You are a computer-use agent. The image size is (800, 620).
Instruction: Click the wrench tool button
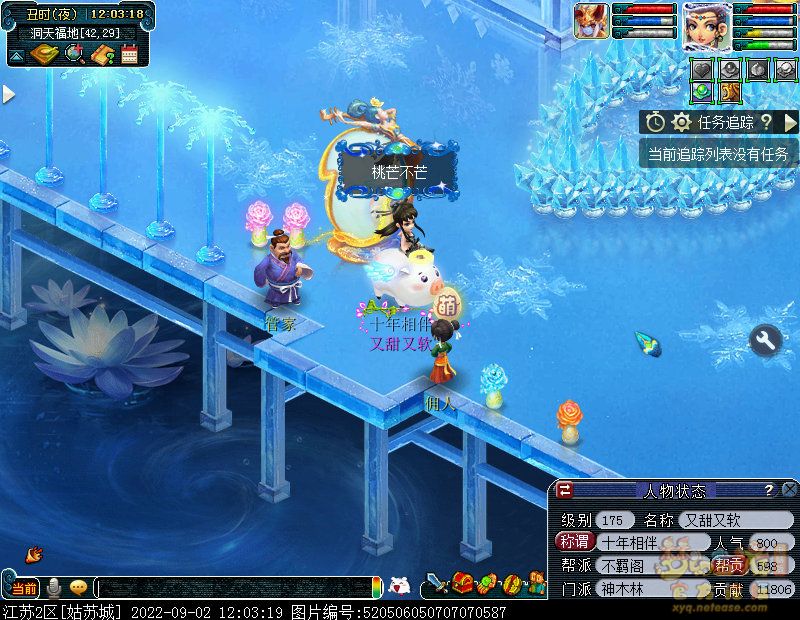(x=766, y=341)
